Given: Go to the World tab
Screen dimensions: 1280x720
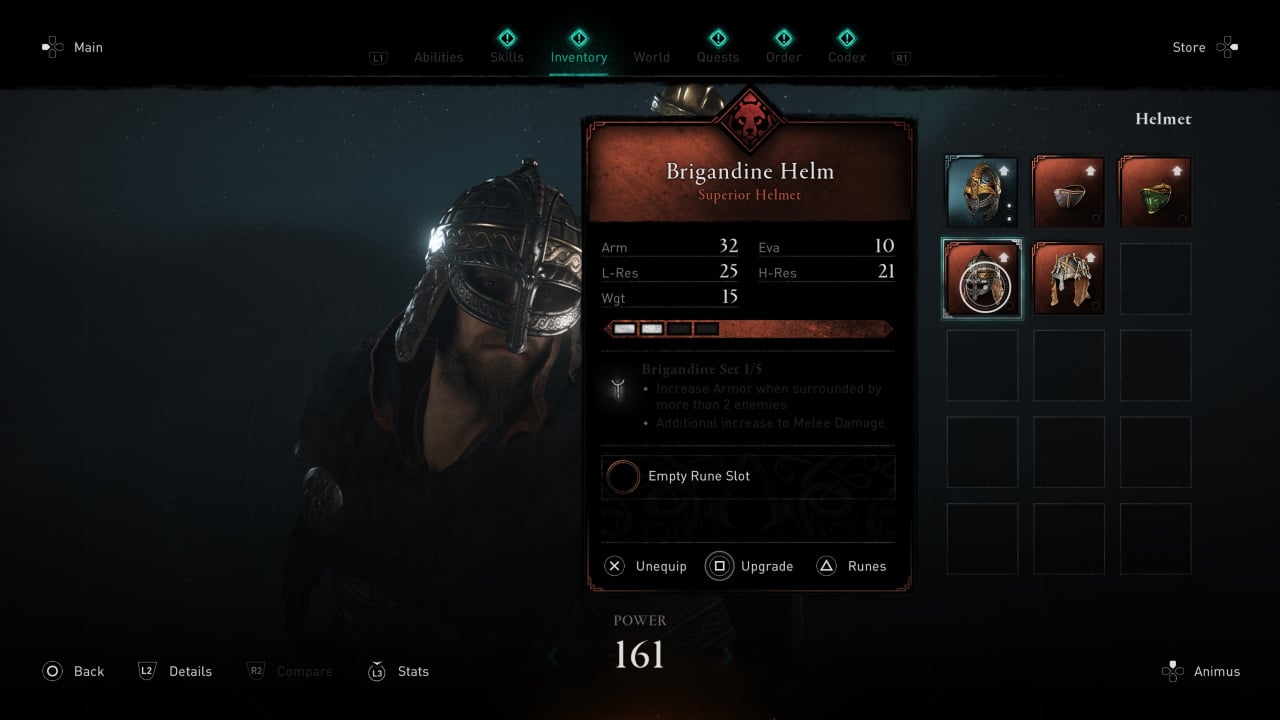Looking at the screenshot, I should (x=651, y=57).
